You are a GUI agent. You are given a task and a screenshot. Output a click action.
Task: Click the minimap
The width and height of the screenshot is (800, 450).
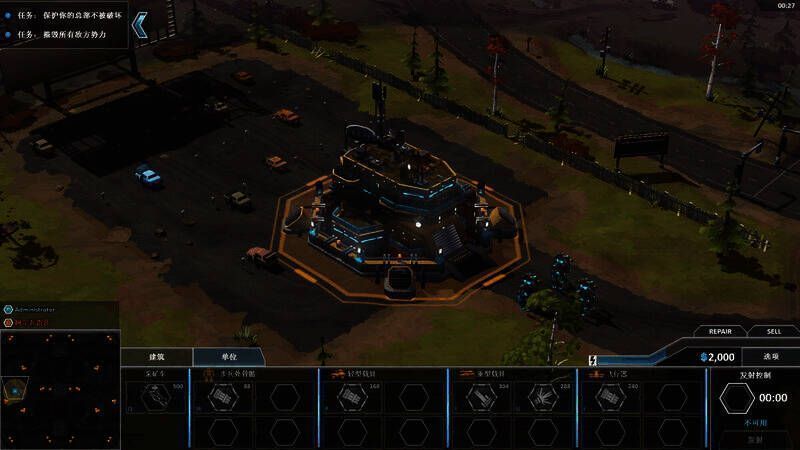60,390
